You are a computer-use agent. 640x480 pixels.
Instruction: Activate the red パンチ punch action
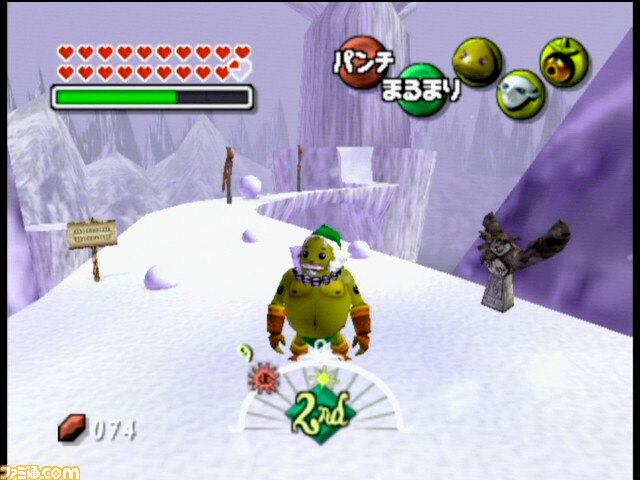tap(356, 59)
